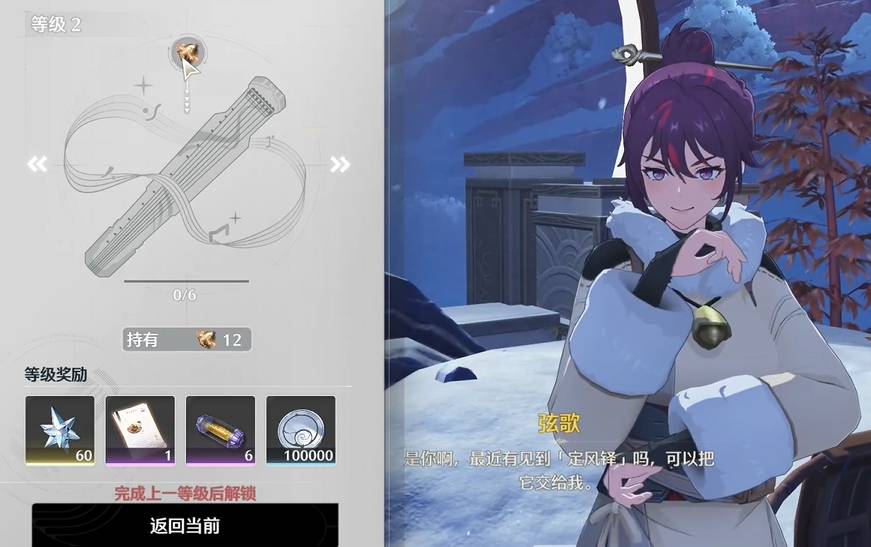Select the silver shell coin reward
The width and height of the screenshot is (871, 547).
pyautogui.click(x=300, y=430)
